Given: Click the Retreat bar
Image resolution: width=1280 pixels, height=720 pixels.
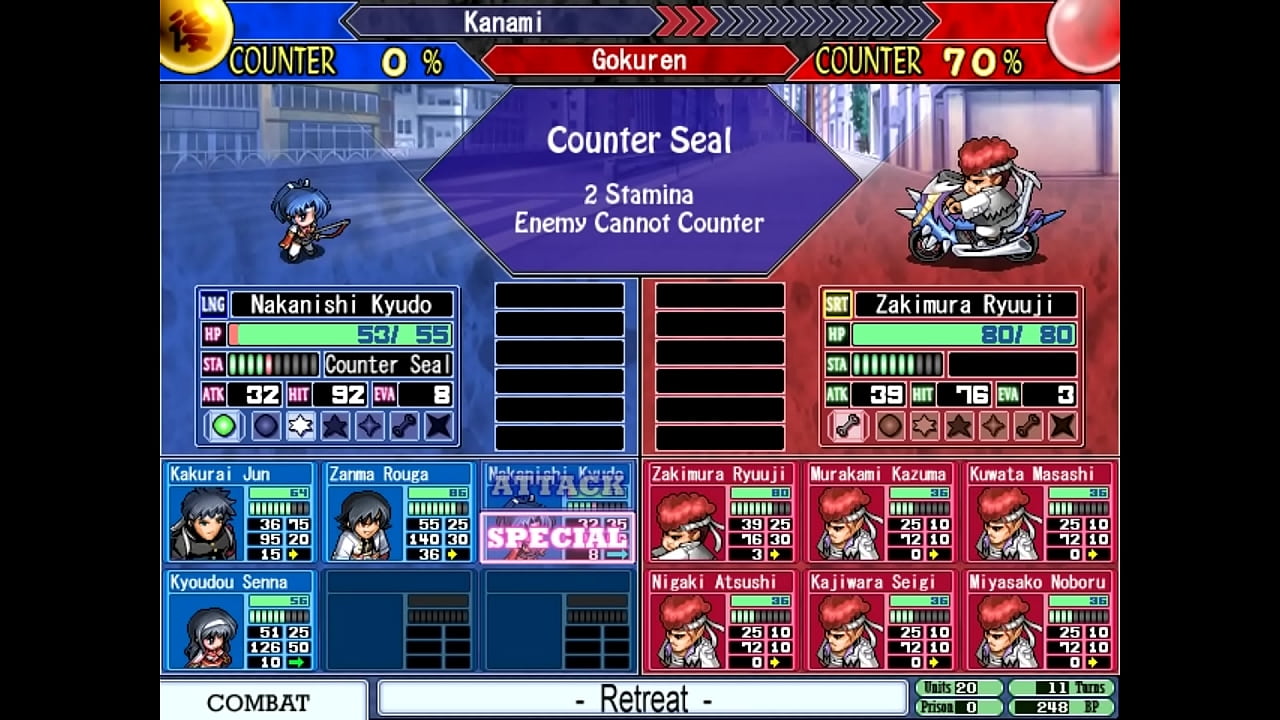Looking at the screenshot, I should click(x=642, y=698).
